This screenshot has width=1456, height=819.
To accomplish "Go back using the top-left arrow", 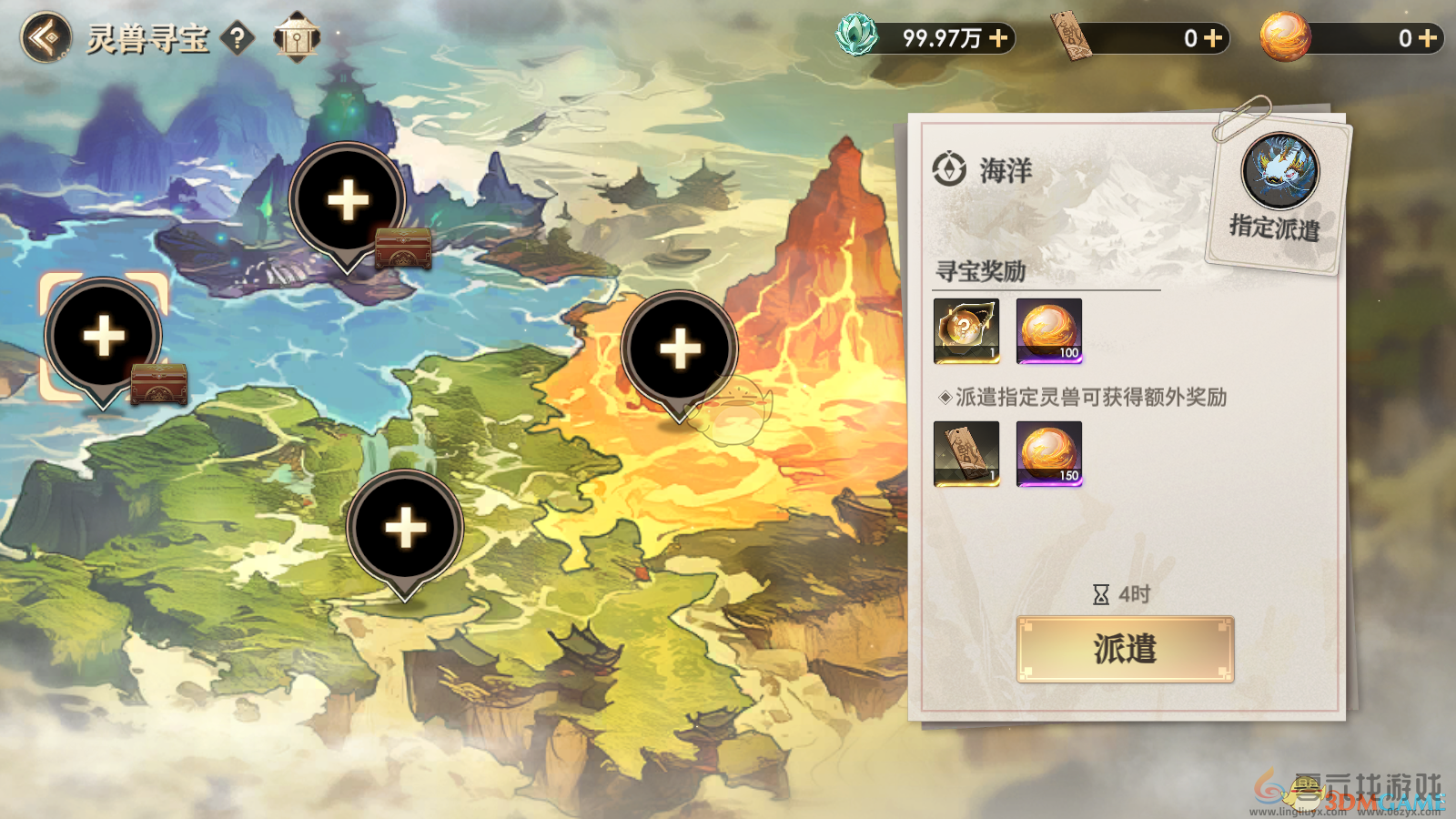I will click(45, 38).
